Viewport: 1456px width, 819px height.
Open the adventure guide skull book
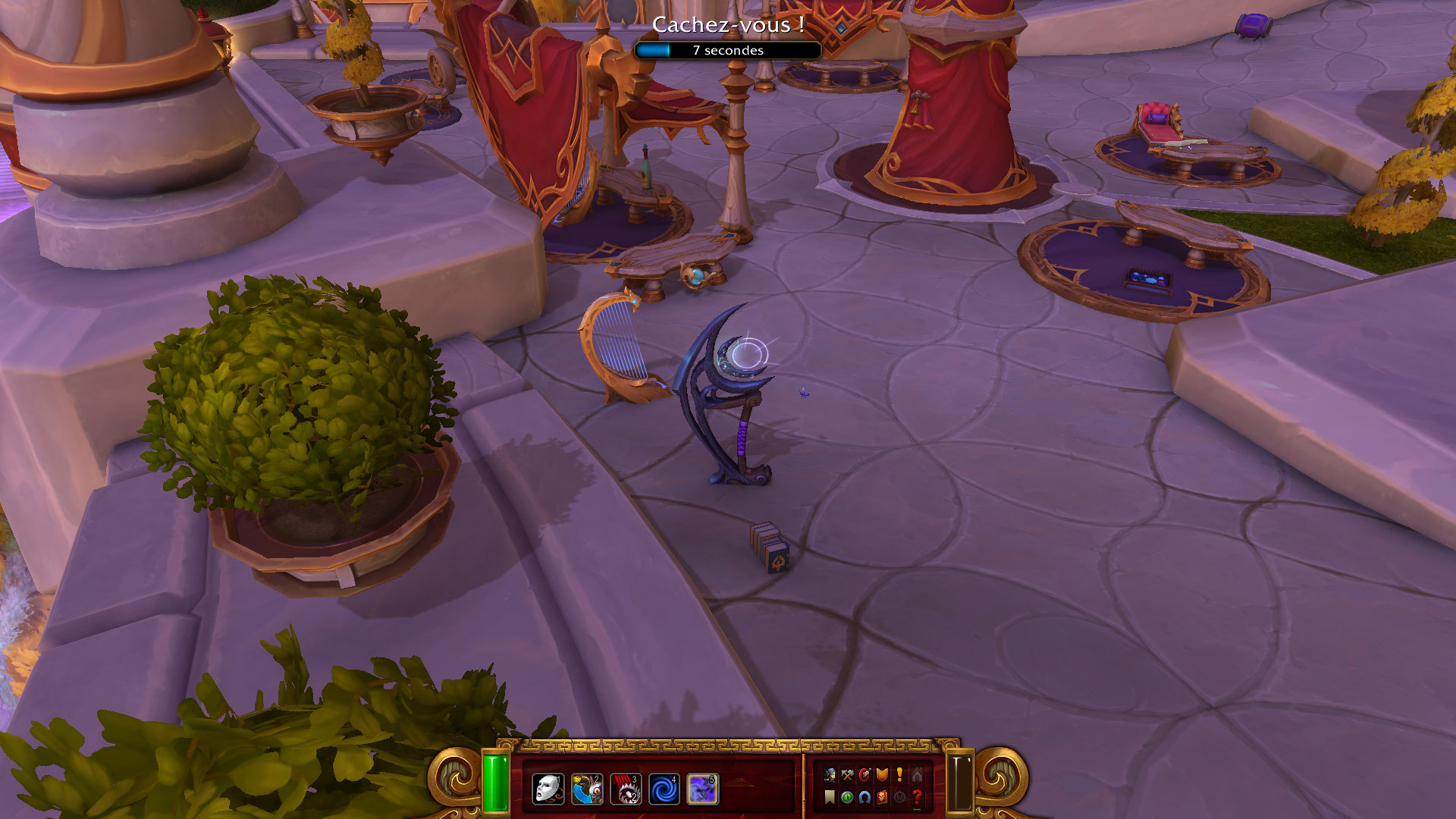tap(882, 797)
